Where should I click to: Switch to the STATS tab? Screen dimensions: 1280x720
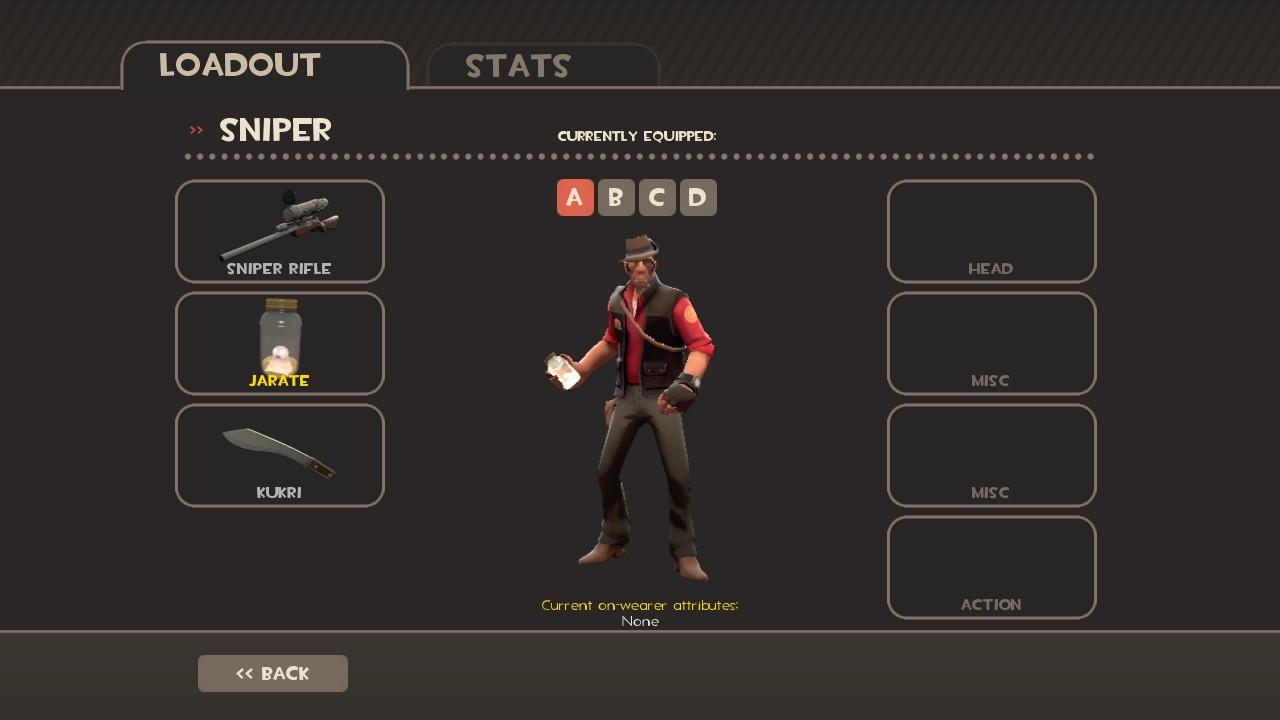(x=519, y=66)
